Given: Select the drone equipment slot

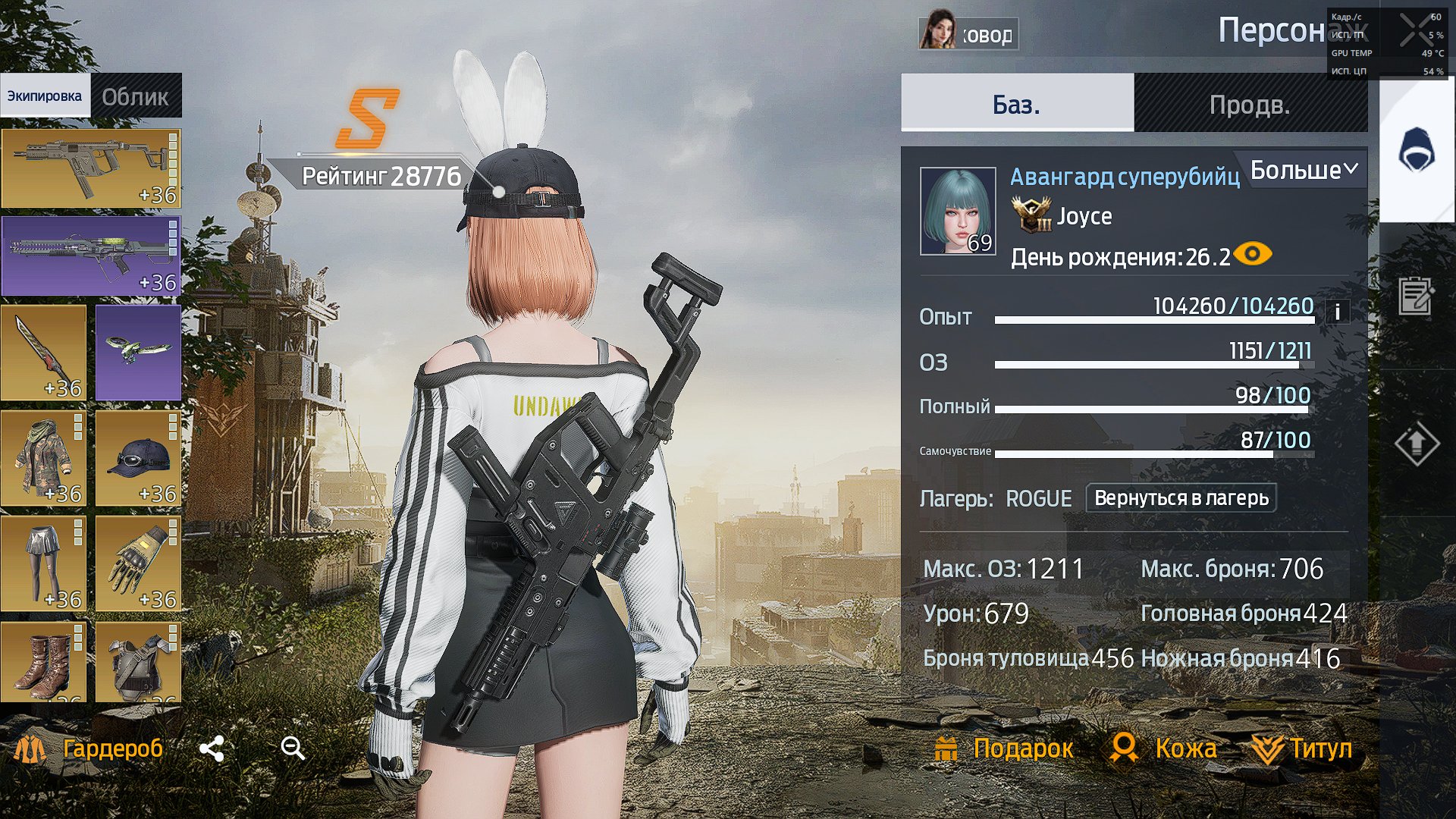Looking at the screenshot, I should click(x=138, y=353).
